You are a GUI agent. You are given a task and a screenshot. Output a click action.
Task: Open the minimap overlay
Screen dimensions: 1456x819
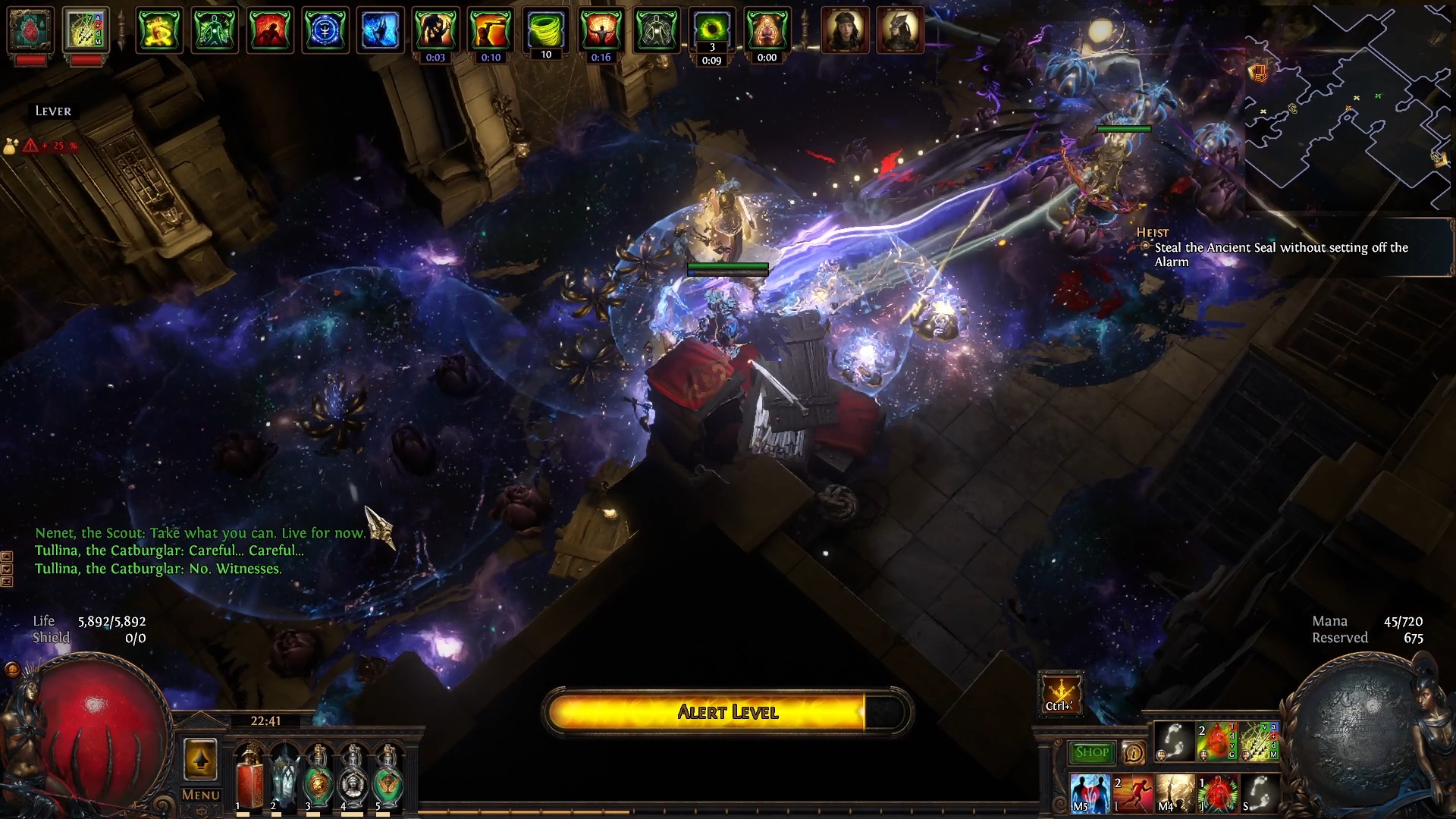1348,106
